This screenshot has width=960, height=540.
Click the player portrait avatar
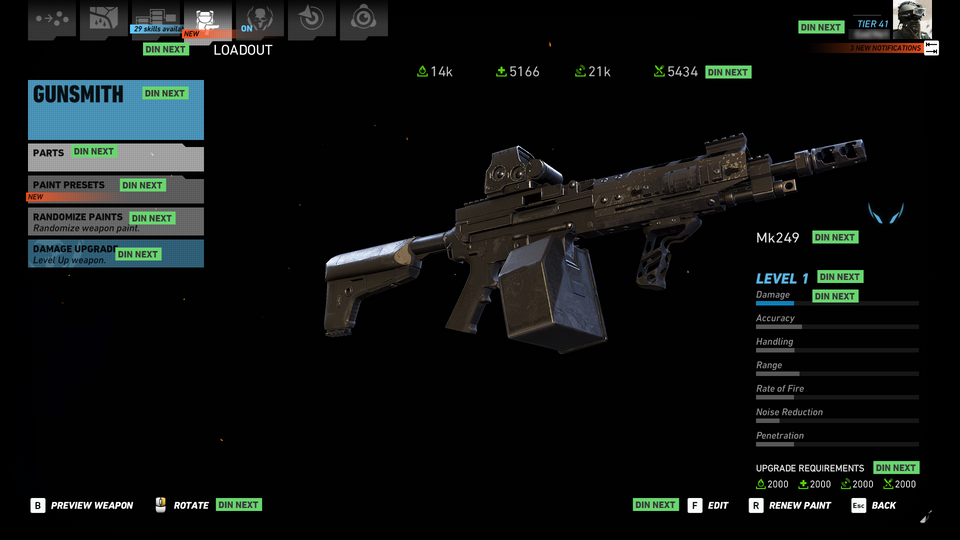[912, 20]
